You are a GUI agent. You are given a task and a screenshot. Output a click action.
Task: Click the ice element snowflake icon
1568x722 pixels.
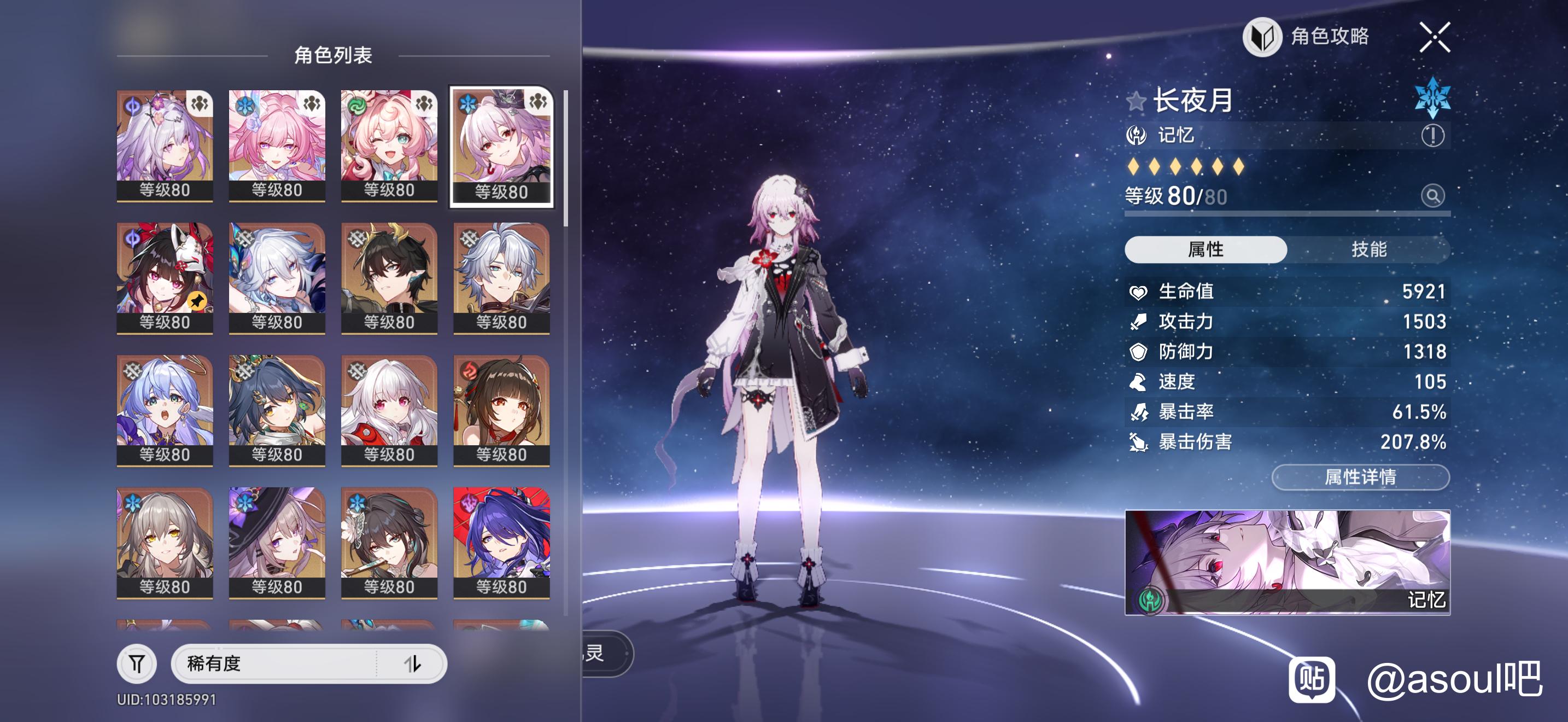1432,97
